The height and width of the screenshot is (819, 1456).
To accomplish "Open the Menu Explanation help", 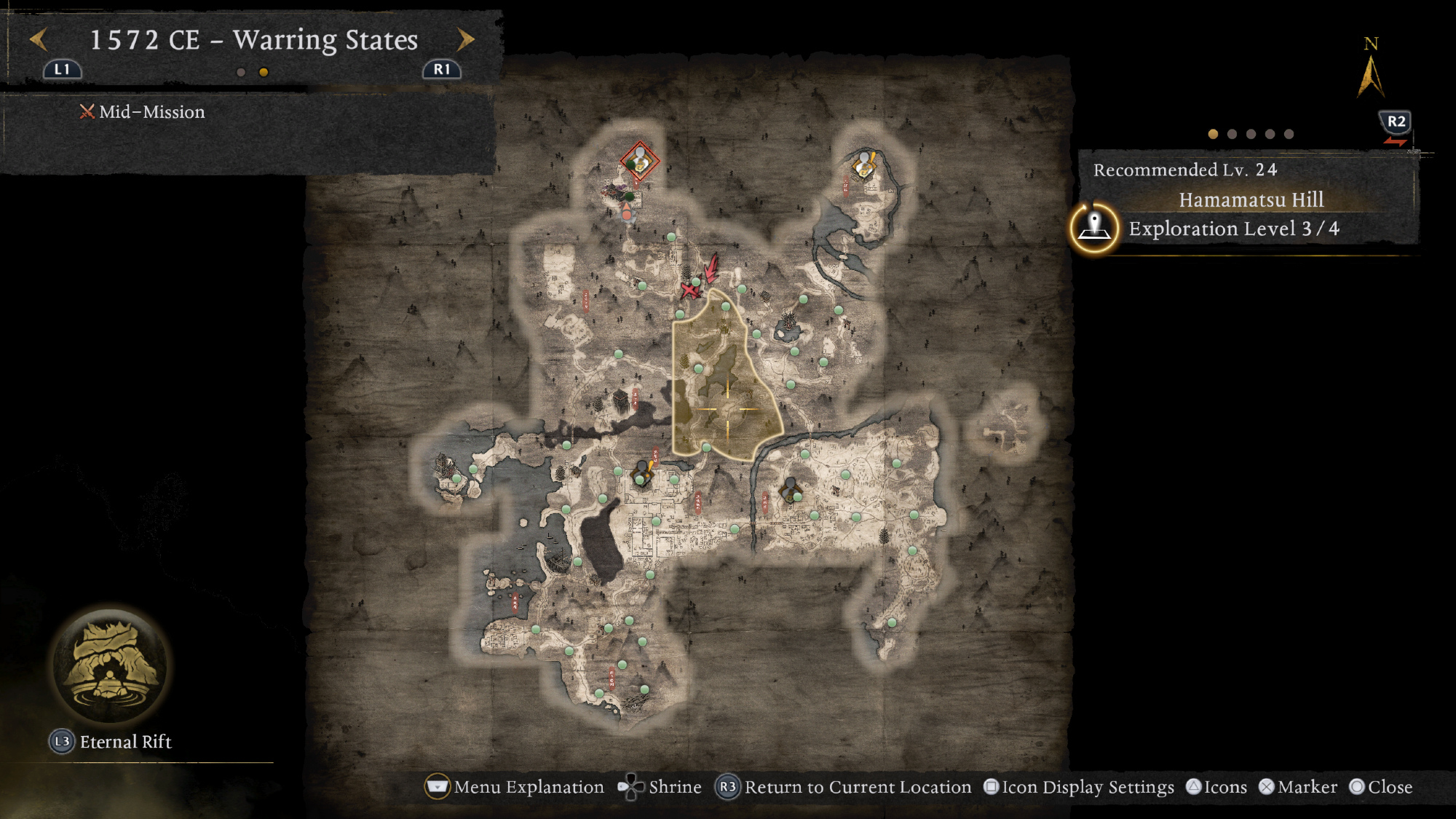I will coord(515,787).
